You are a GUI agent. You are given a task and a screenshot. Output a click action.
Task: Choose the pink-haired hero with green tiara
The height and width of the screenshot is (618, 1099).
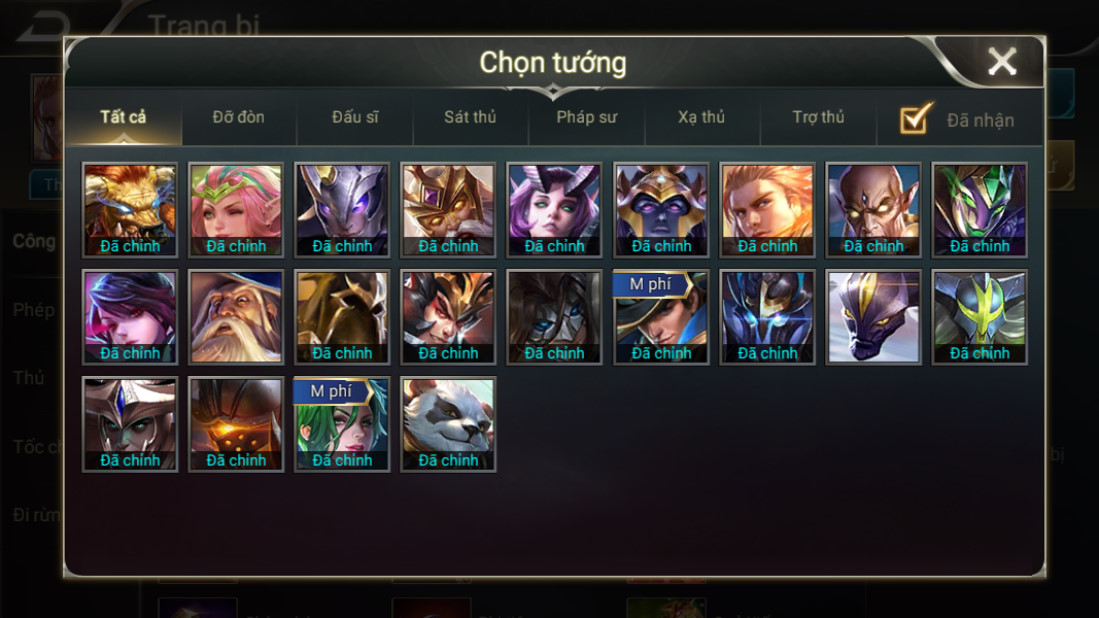[236, 210]
